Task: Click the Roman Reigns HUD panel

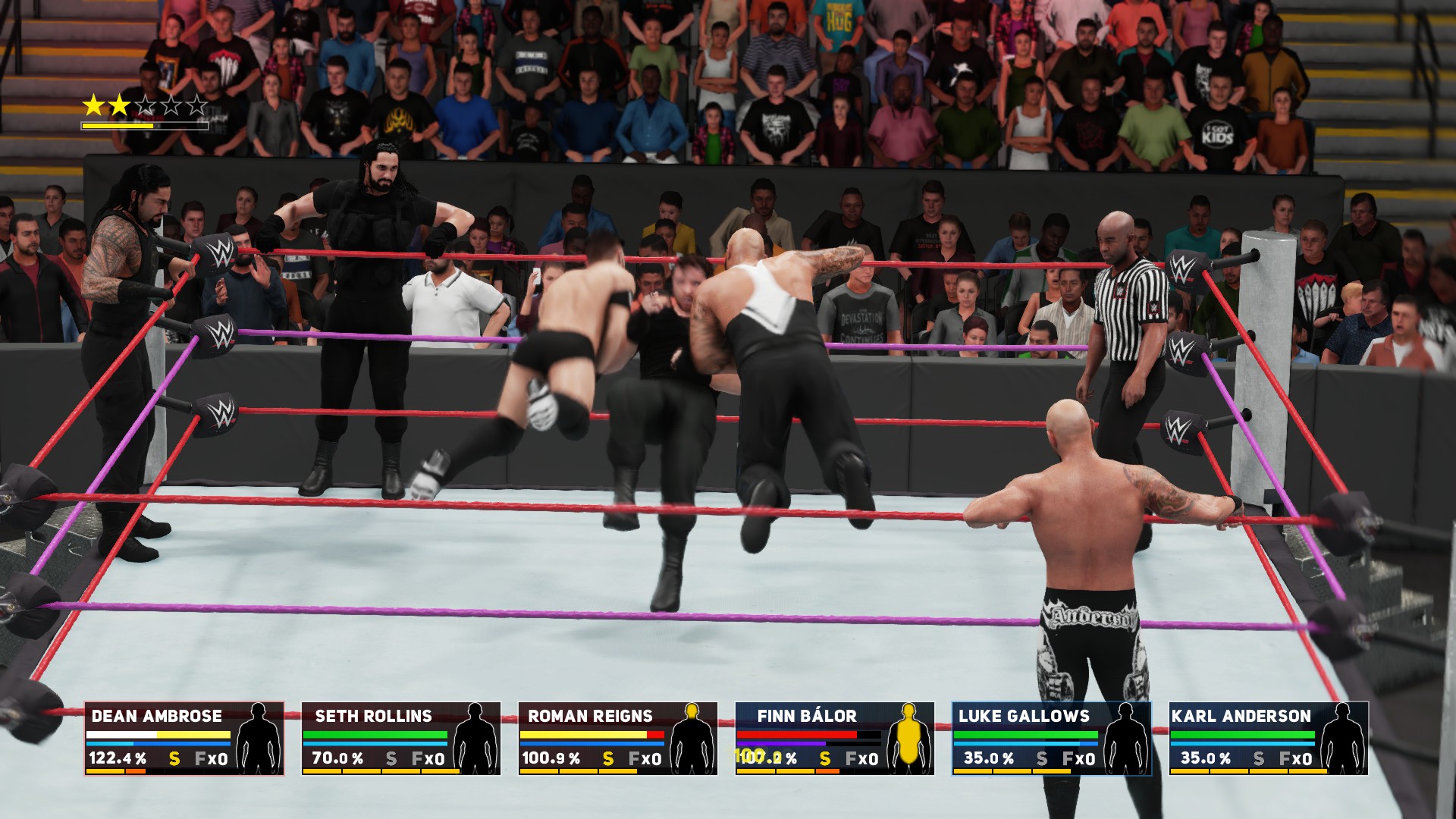Action: click(x=617, y=738)
